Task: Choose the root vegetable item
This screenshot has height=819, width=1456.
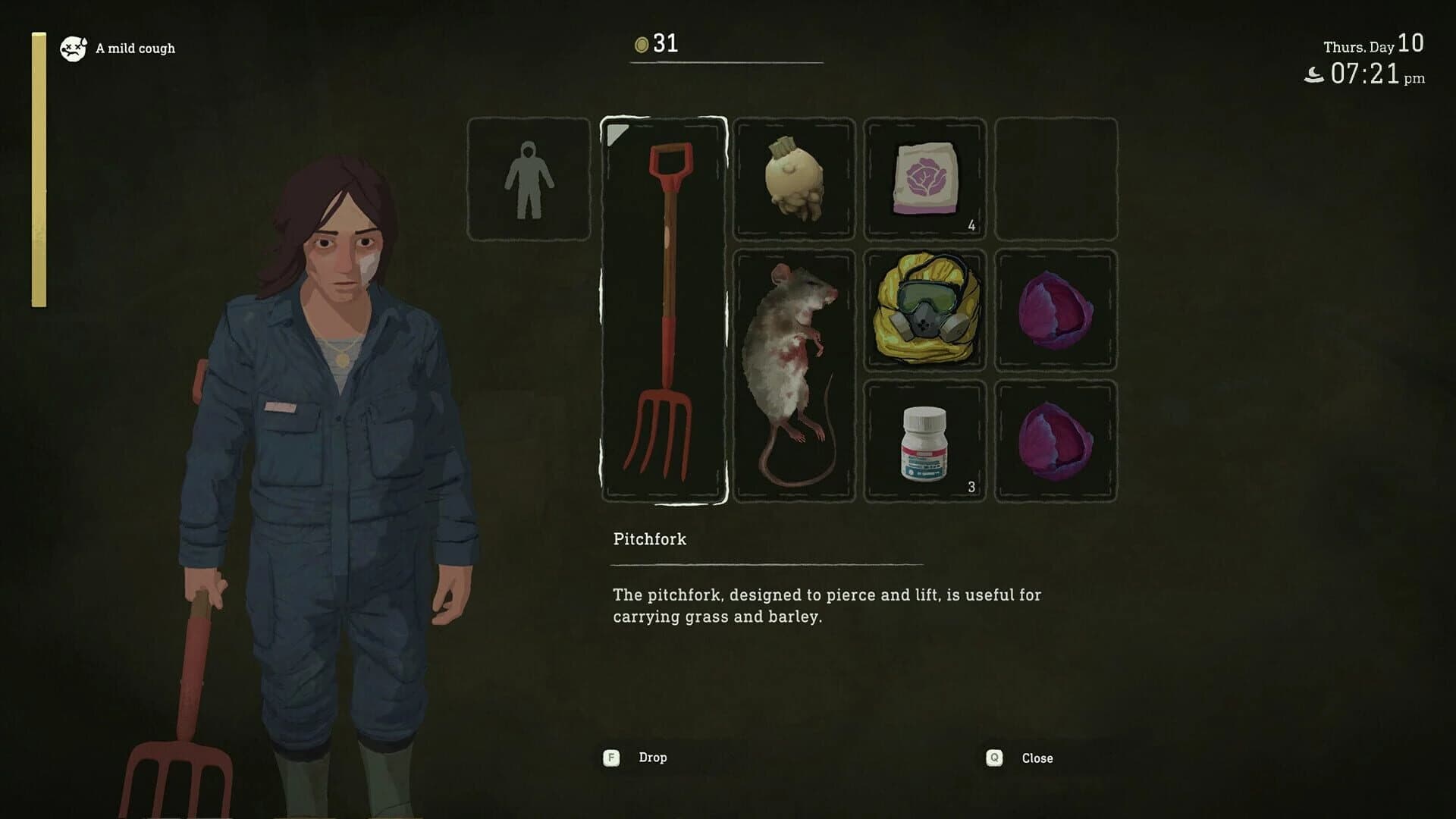Action: [x=793, y=180]
